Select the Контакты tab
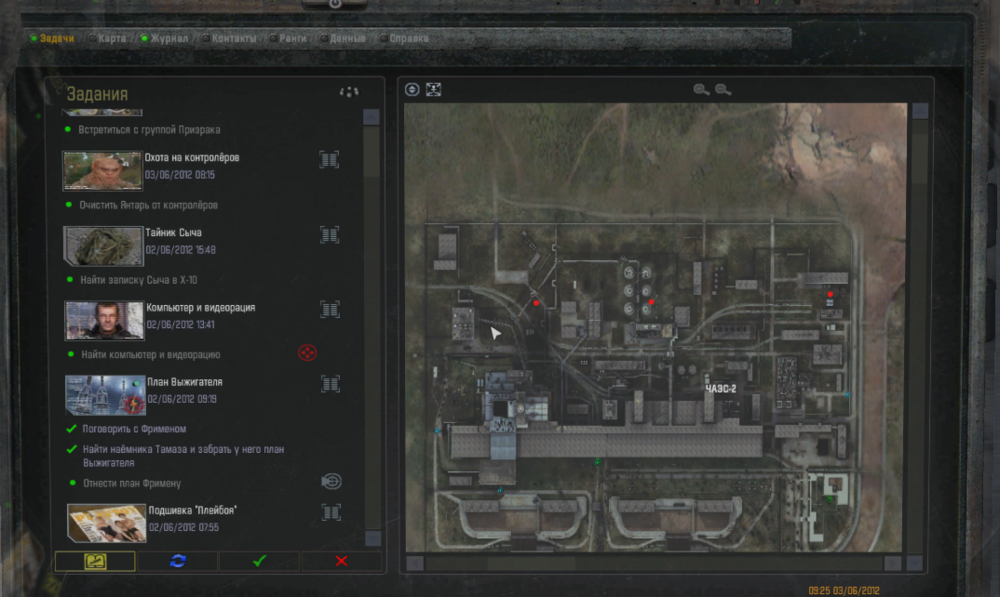This screenshot has width=1000, height=597. (x=233, y=39)
